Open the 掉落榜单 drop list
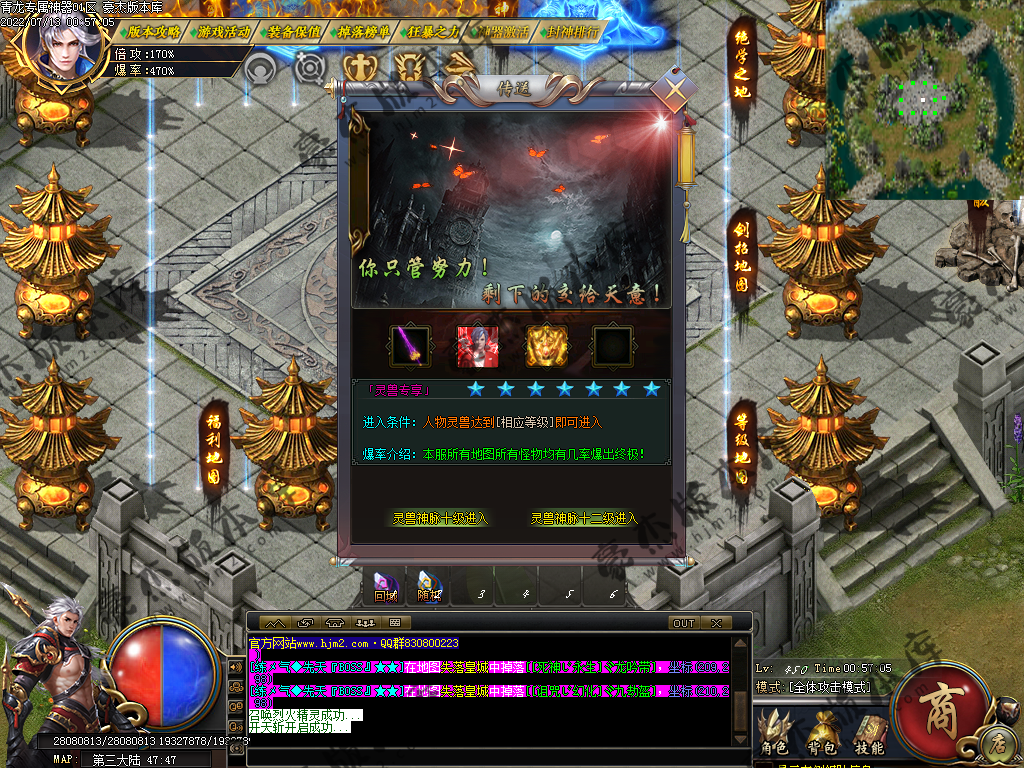This screenshot has height=768, width=1024. point(364,32)
